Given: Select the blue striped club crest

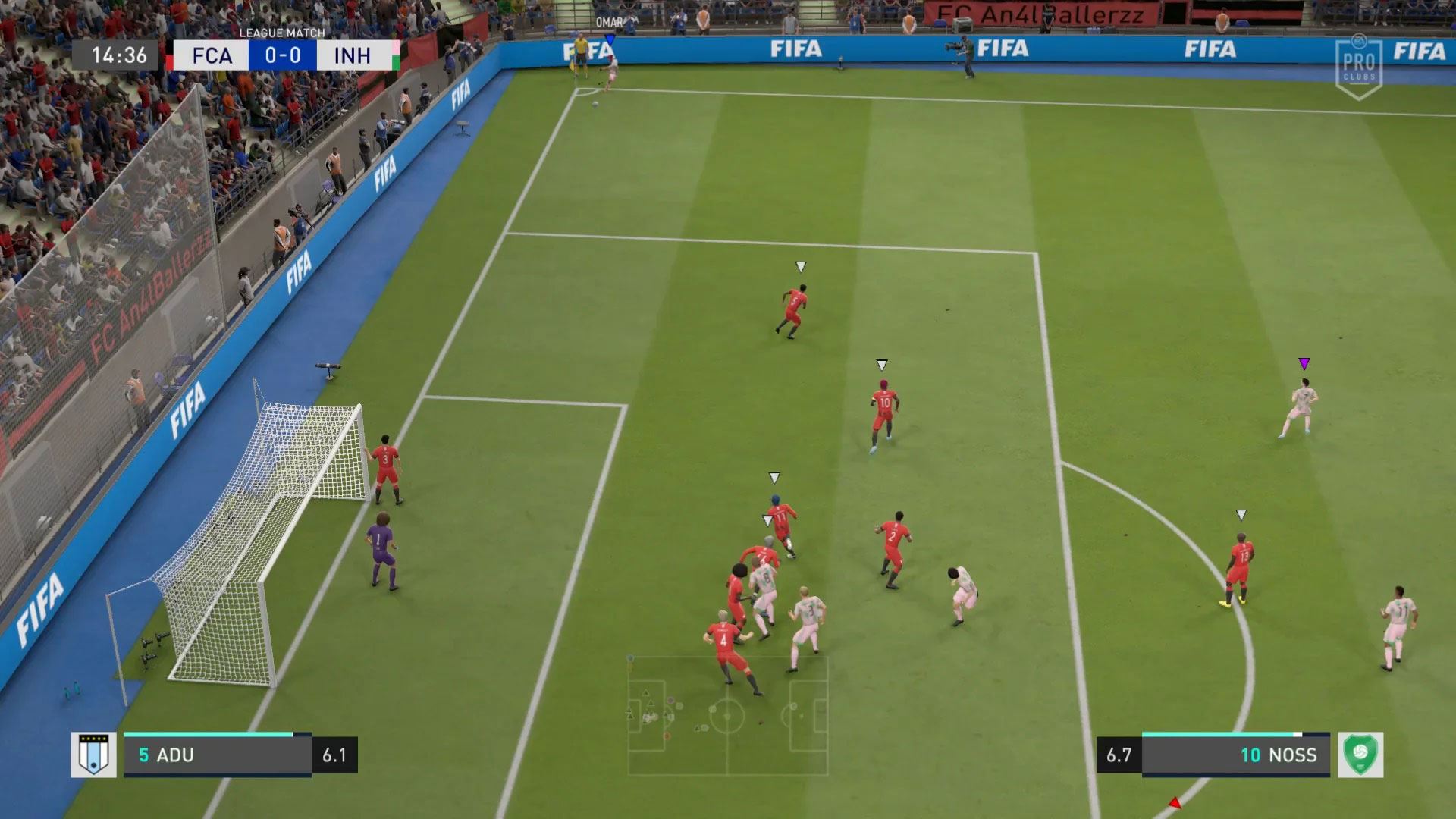Looking at the screenshot, I should (93, 755).
